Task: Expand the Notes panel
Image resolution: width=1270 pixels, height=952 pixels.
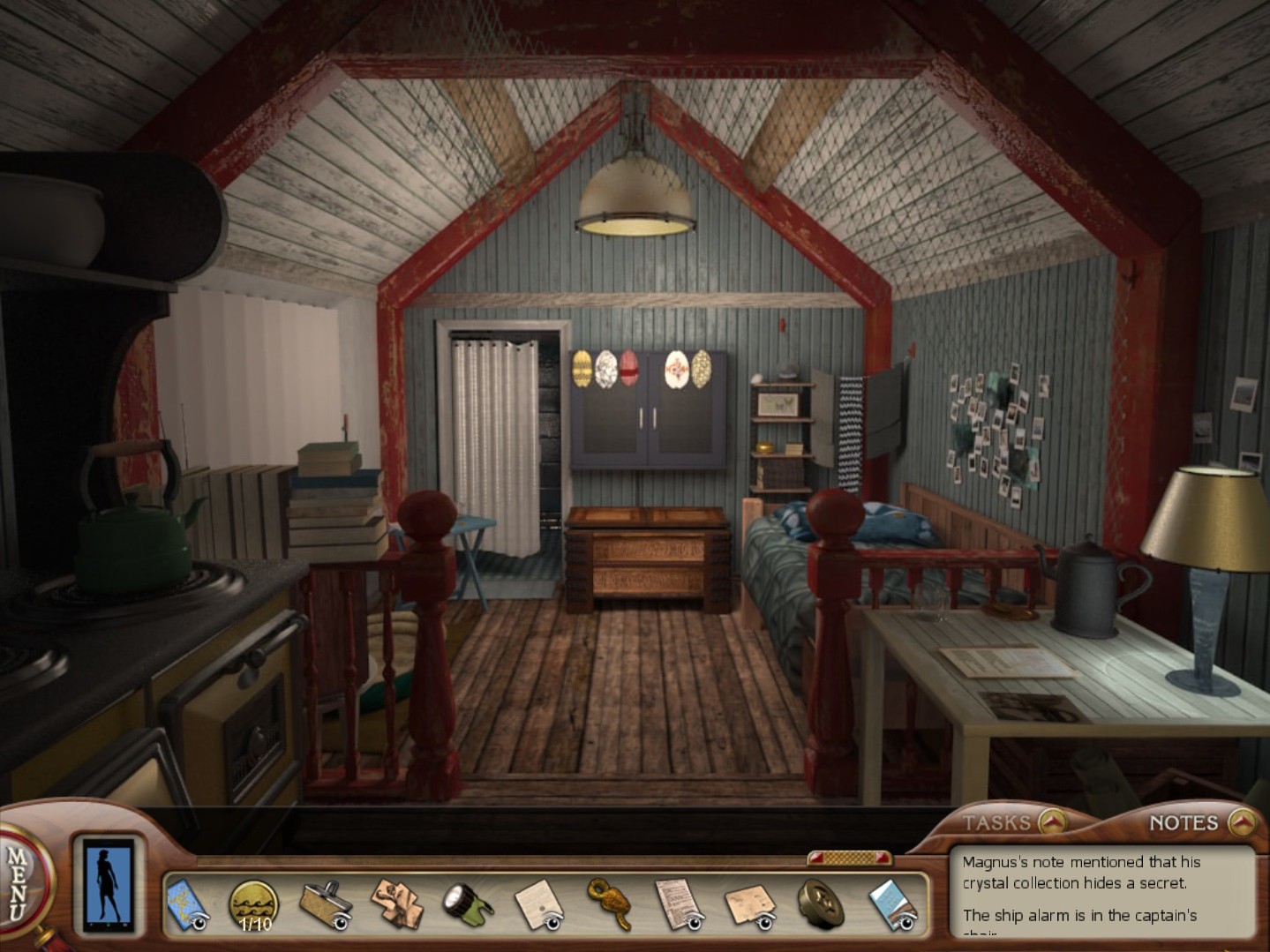Action: click(x=1243, y=822)
